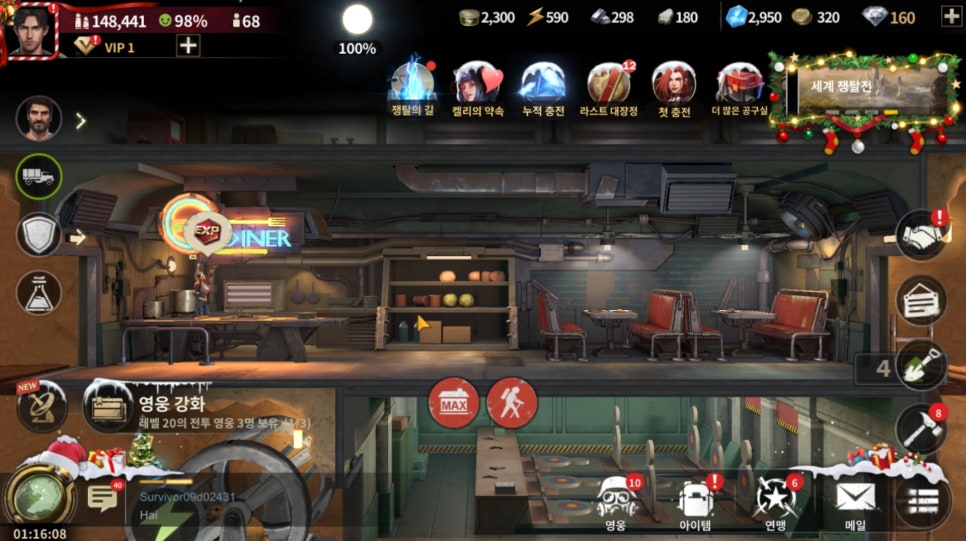This screenshot has width=966, height=541.
Task: Select the truck icon in the side menu
Action: (39, 178)
